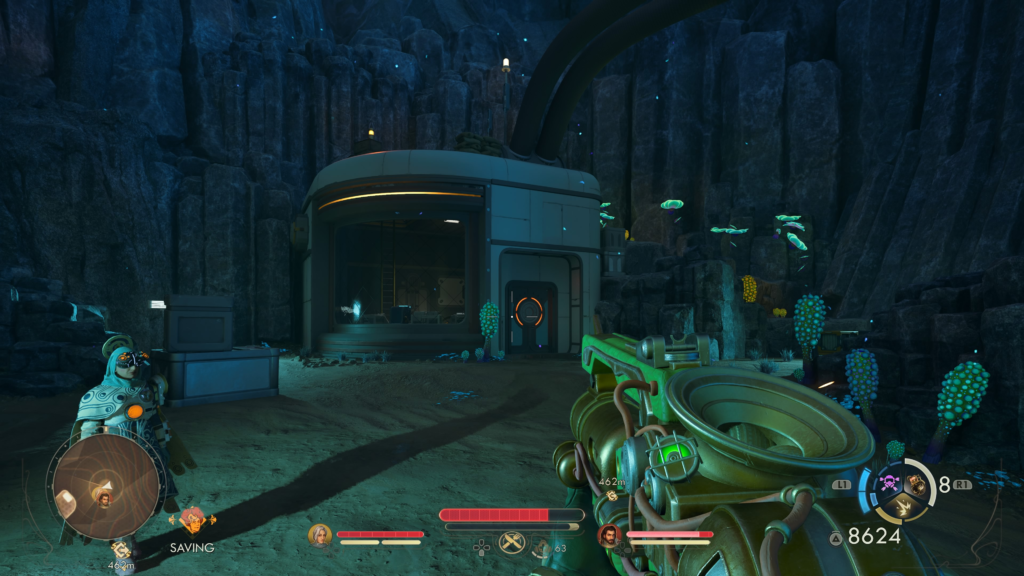Click the crossed-tools icon under the health bar

coord(511,543)
